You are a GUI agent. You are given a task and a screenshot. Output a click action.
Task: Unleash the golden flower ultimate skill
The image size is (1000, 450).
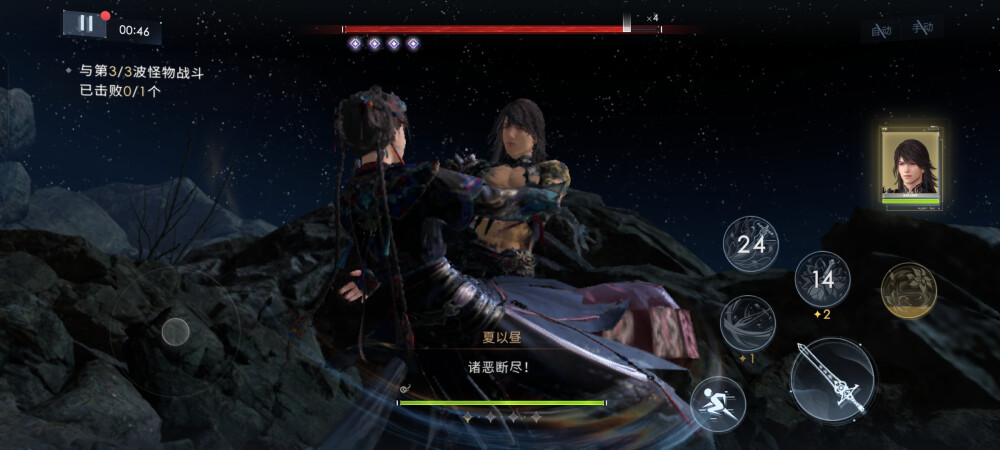(x=907, y=290)
